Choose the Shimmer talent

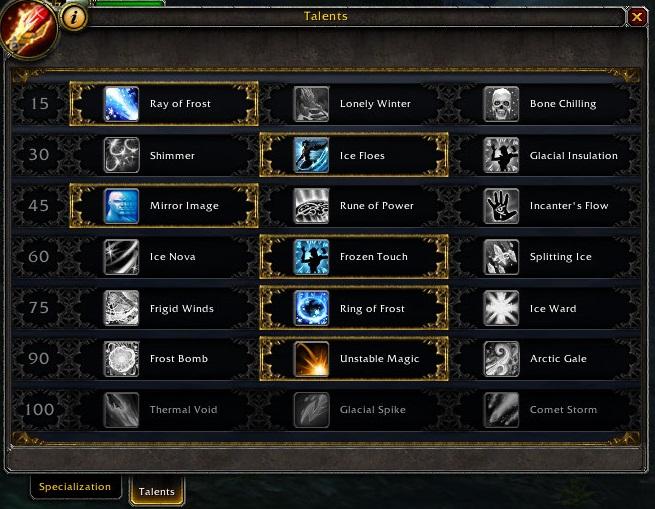coord(164,155)
